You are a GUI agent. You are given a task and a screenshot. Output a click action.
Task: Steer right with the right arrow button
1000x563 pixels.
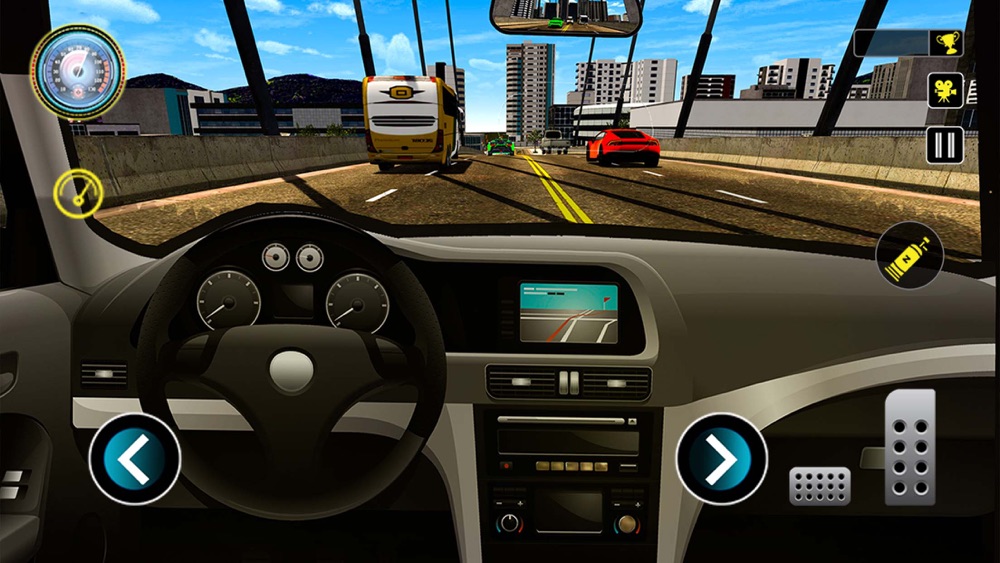721,459
